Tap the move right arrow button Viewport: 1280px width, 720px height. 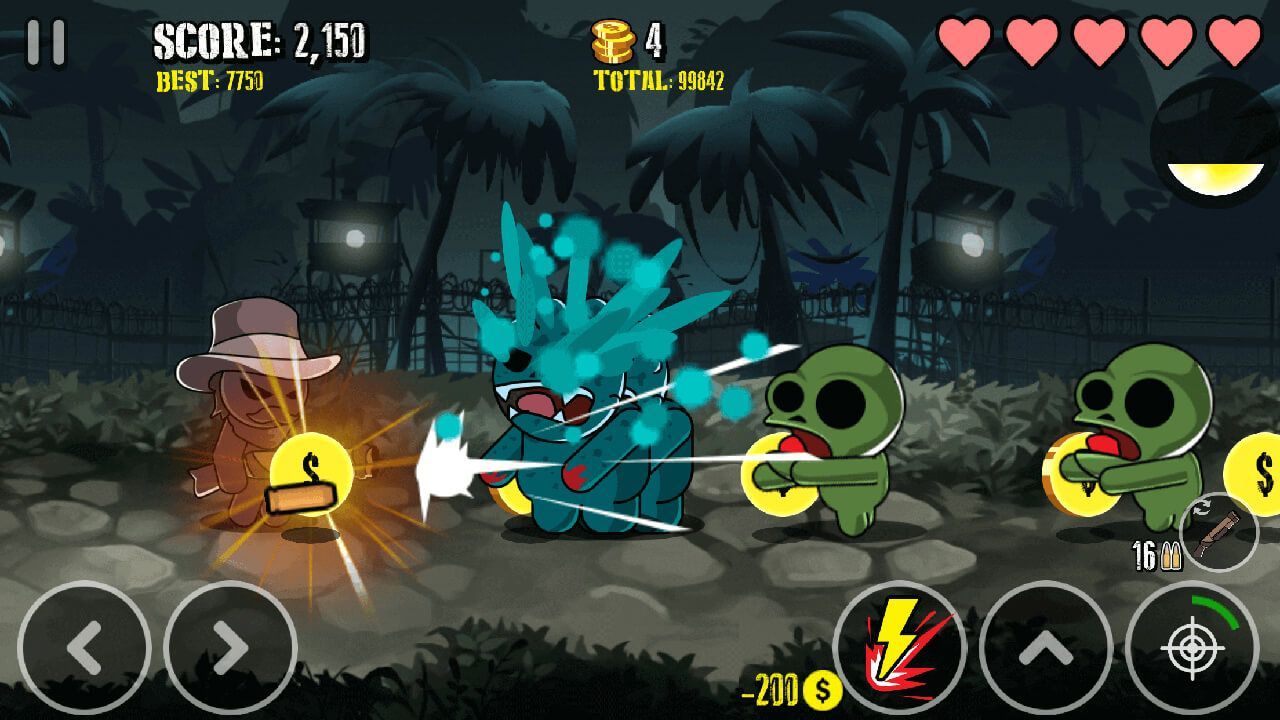pyautogui.click(x=230, y=648)
